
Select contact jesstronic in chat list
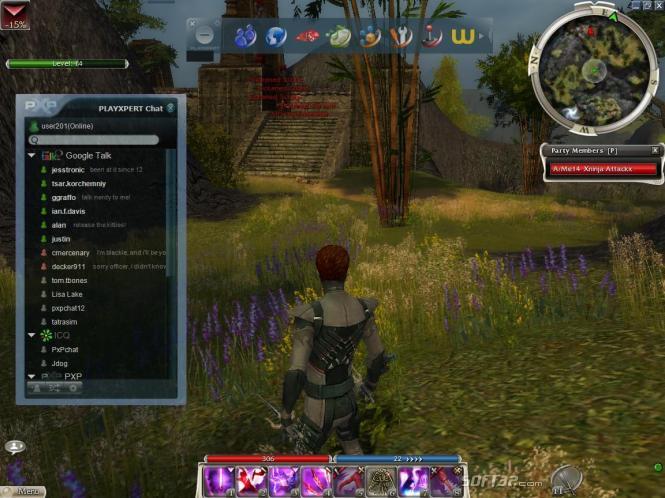click(68, 170)
